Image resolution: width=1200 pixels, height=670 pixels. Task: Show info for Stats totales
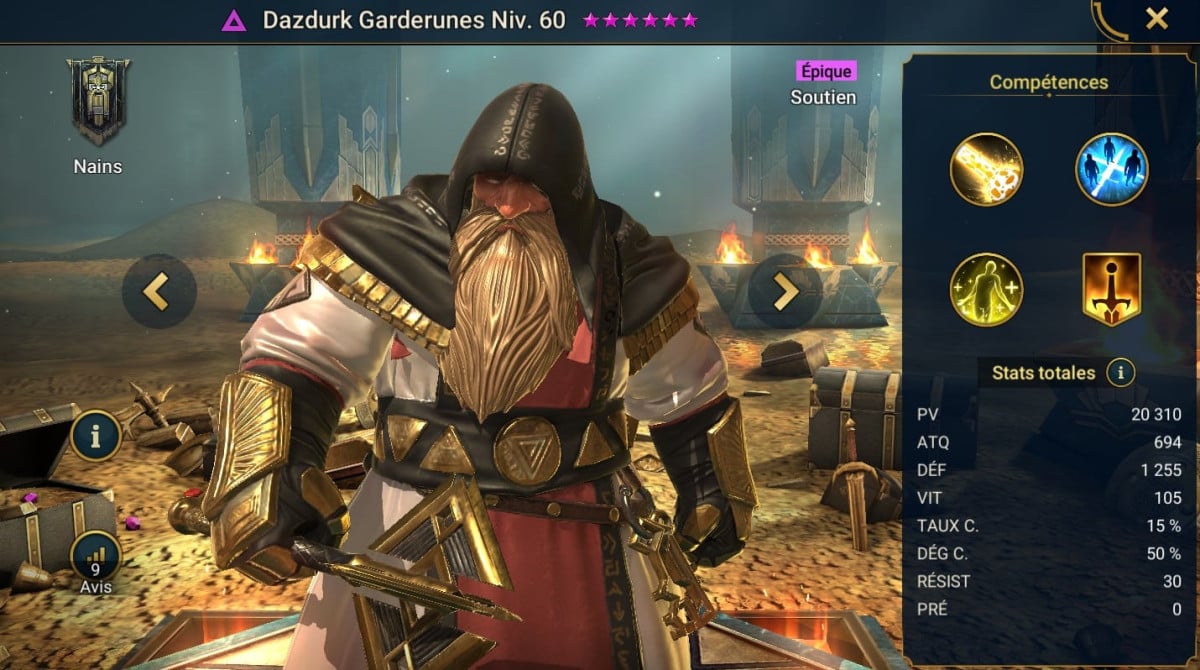click(1121, 373)
